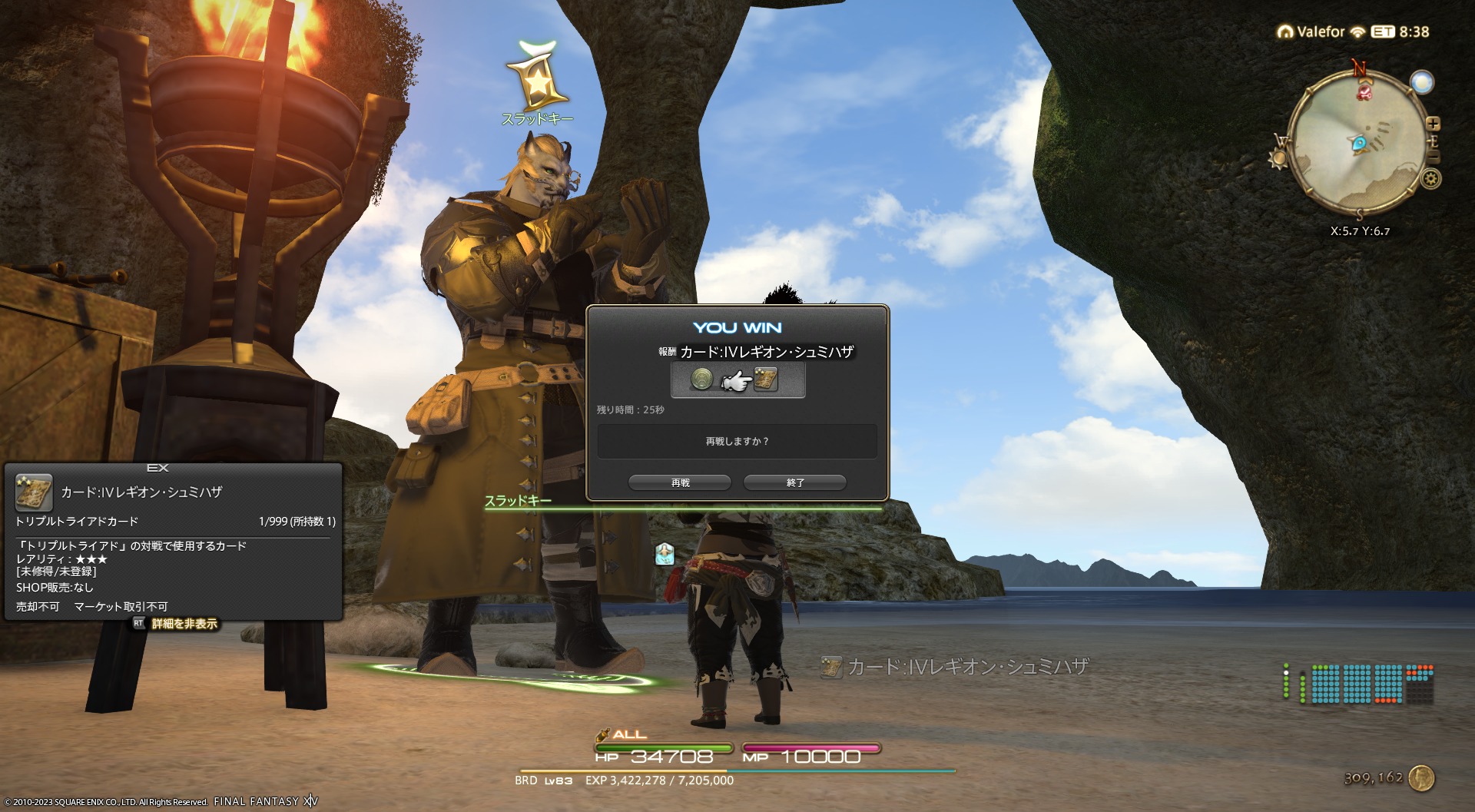The image size is (1475, 812).
Task: Click the 再戦 rematch button
Action: [x=680, y=482]
